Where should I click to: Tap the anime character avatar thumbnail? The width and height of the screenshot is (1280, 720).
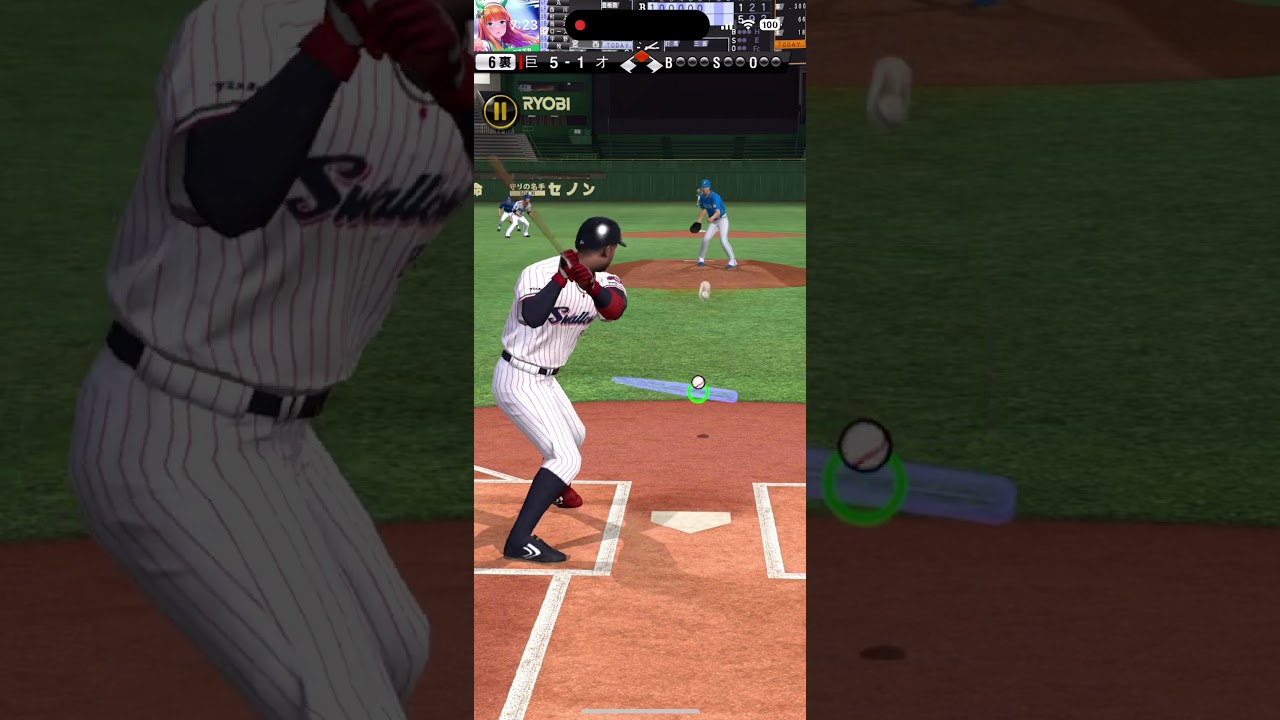click(x=506, y=26)
